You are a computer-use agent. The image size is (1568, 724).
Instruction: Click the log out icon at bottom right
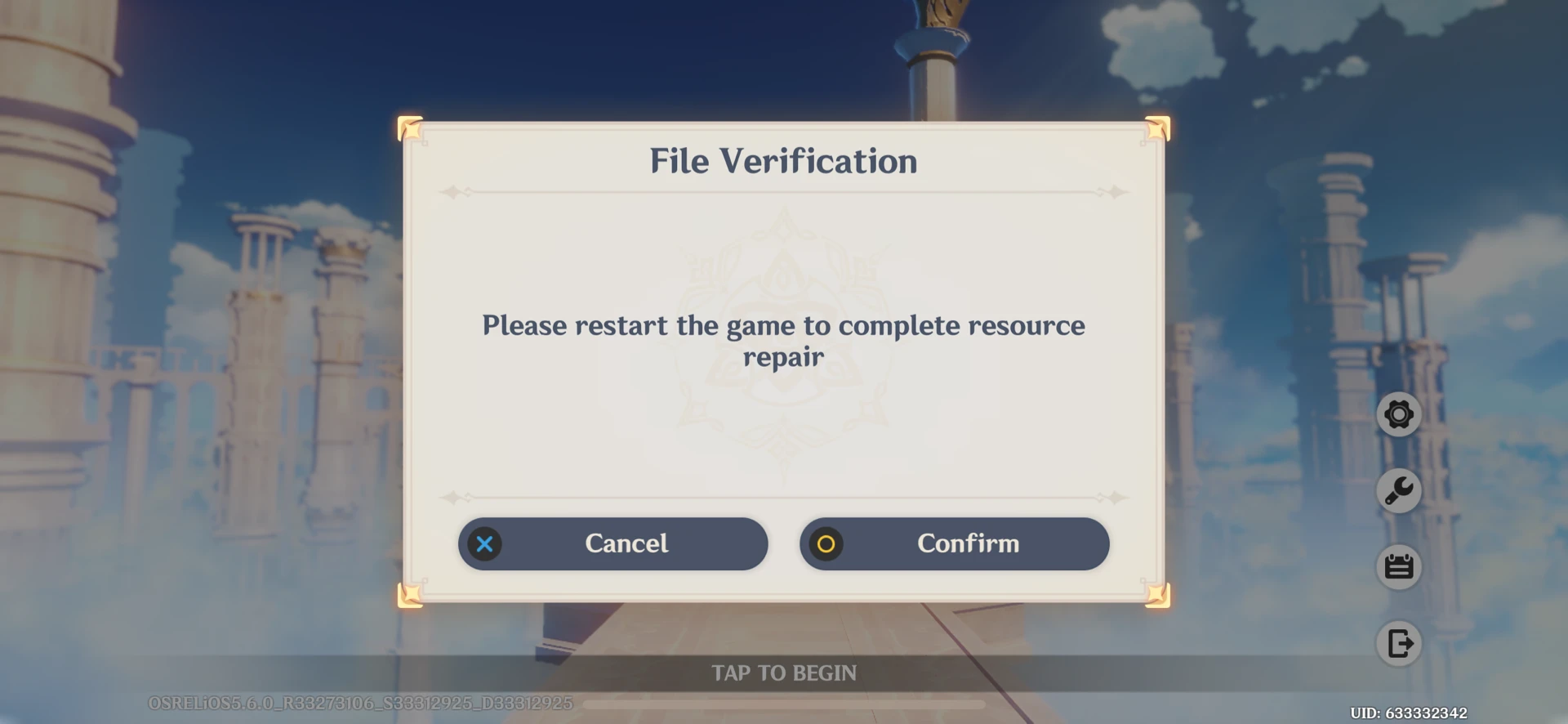pos(1400,644)
